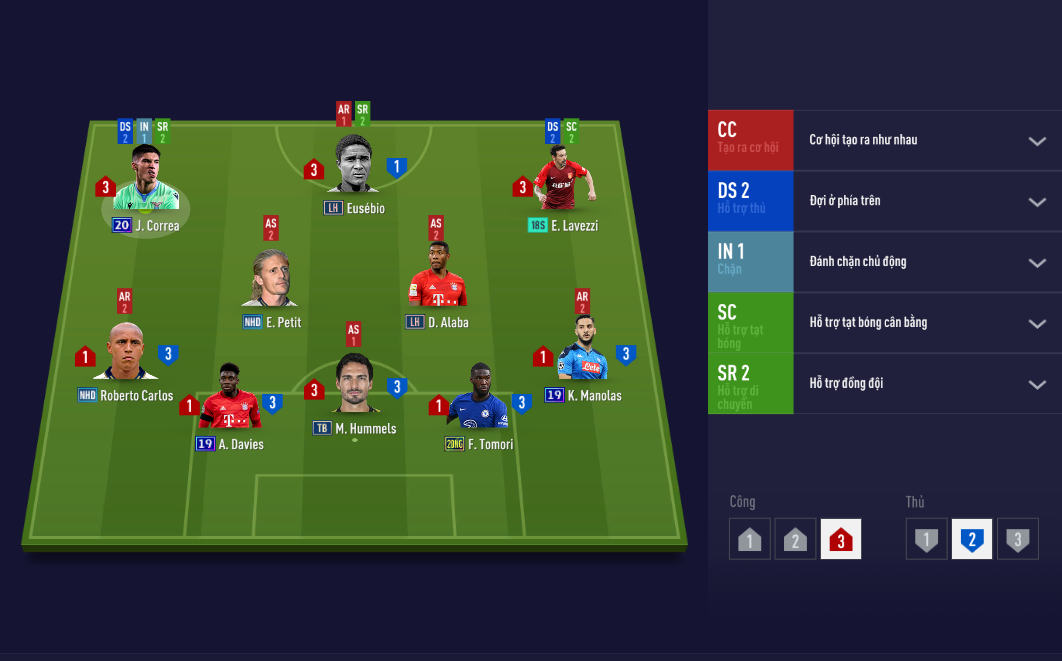
Task: Set attack level to 1
Action: [750, 540]
